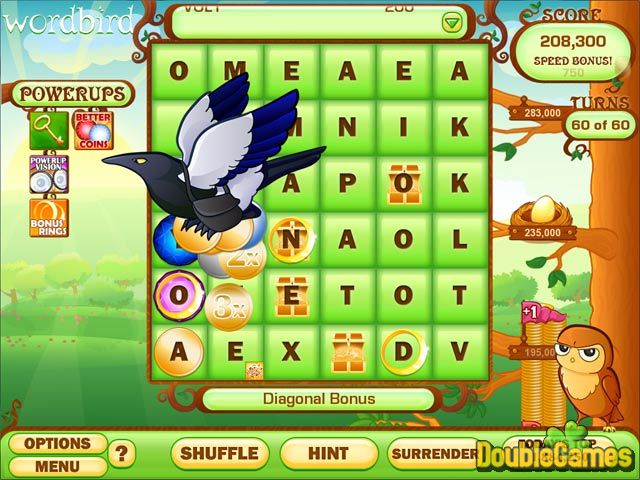640x480 pixels.
Task: Activate the Better Coins powerup
Action: pyautogui.click(x=93, y=130)
